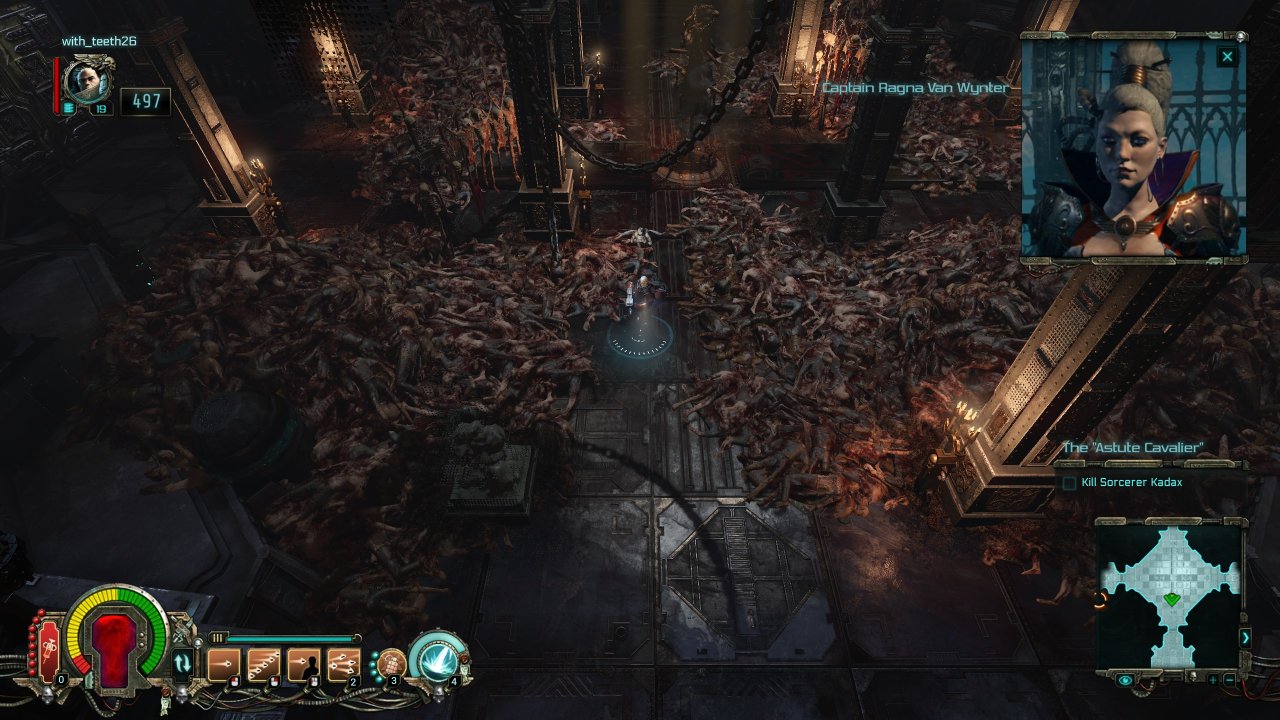Image resolution: width=1280 pixels, height=720 pixels.
Task: Toggle minimap visibility with the eye icon
Action: coord(1126,680)
